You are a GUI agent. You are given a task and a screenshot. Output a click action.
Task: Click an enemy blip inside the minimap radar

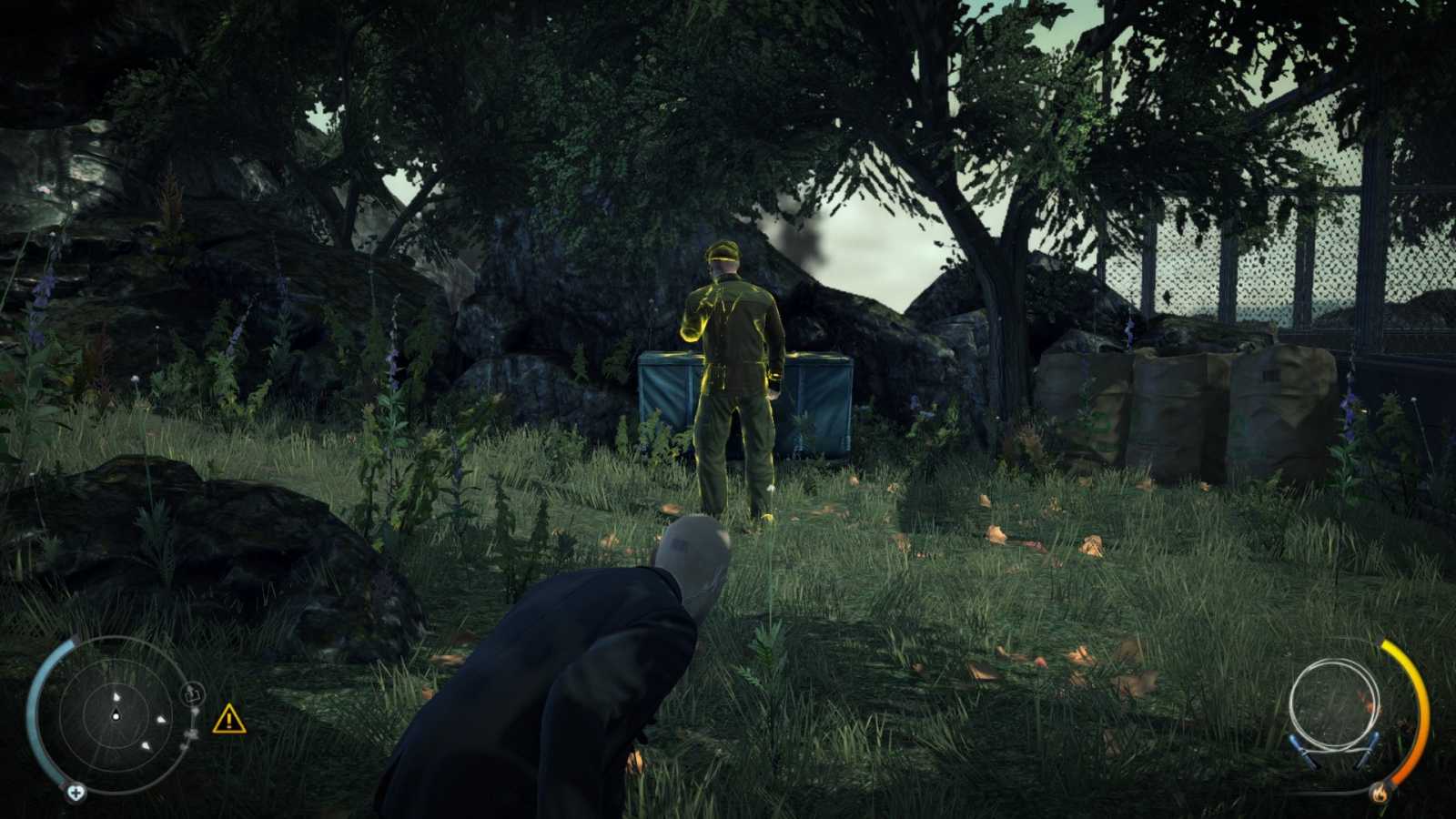point(162,720)
